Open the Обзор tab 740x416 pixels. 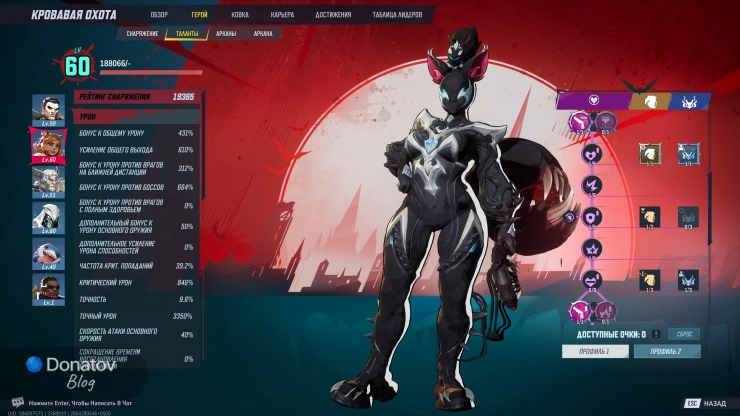pyautogui.click(x=159, y=15)
